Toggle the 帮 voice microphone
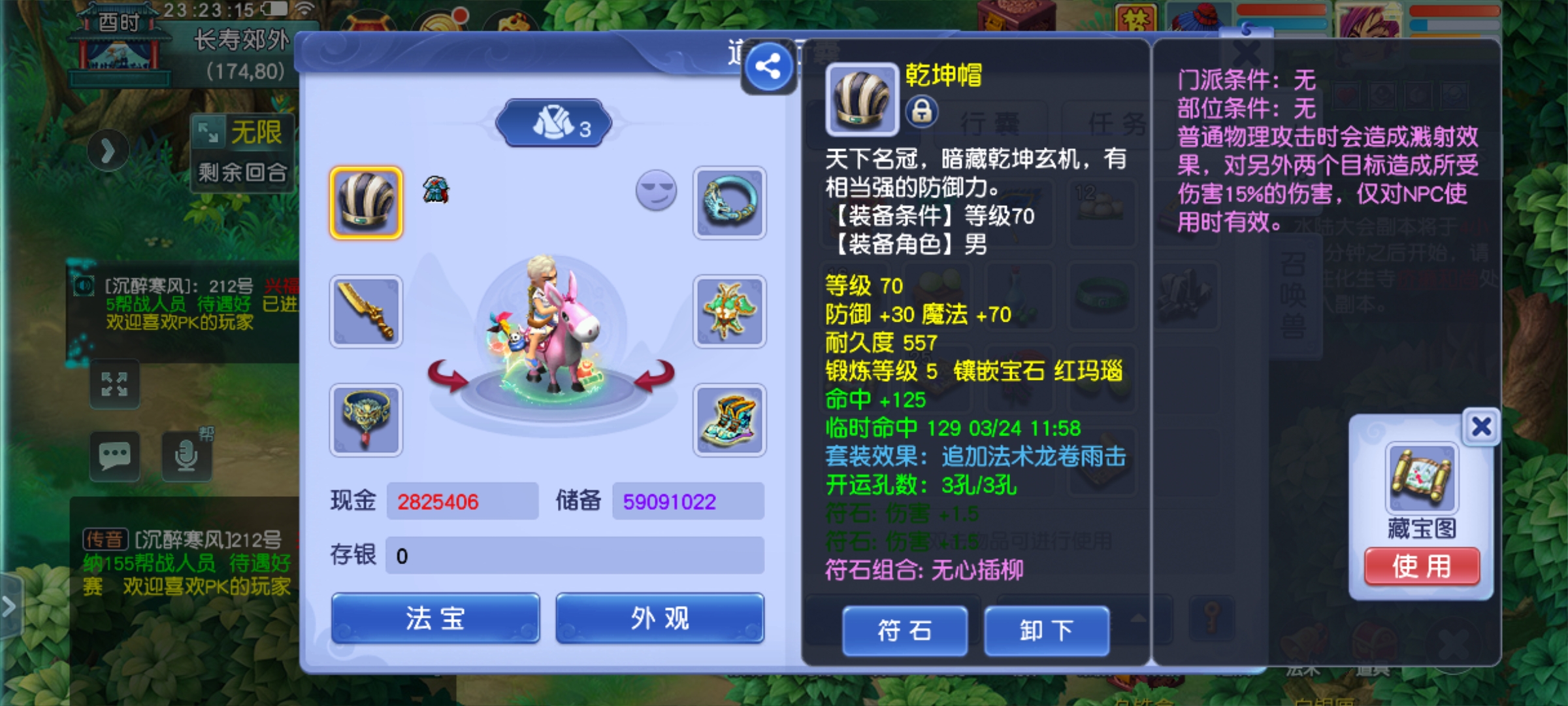This screenshot has height=706, width=1568. pos(186,455)
